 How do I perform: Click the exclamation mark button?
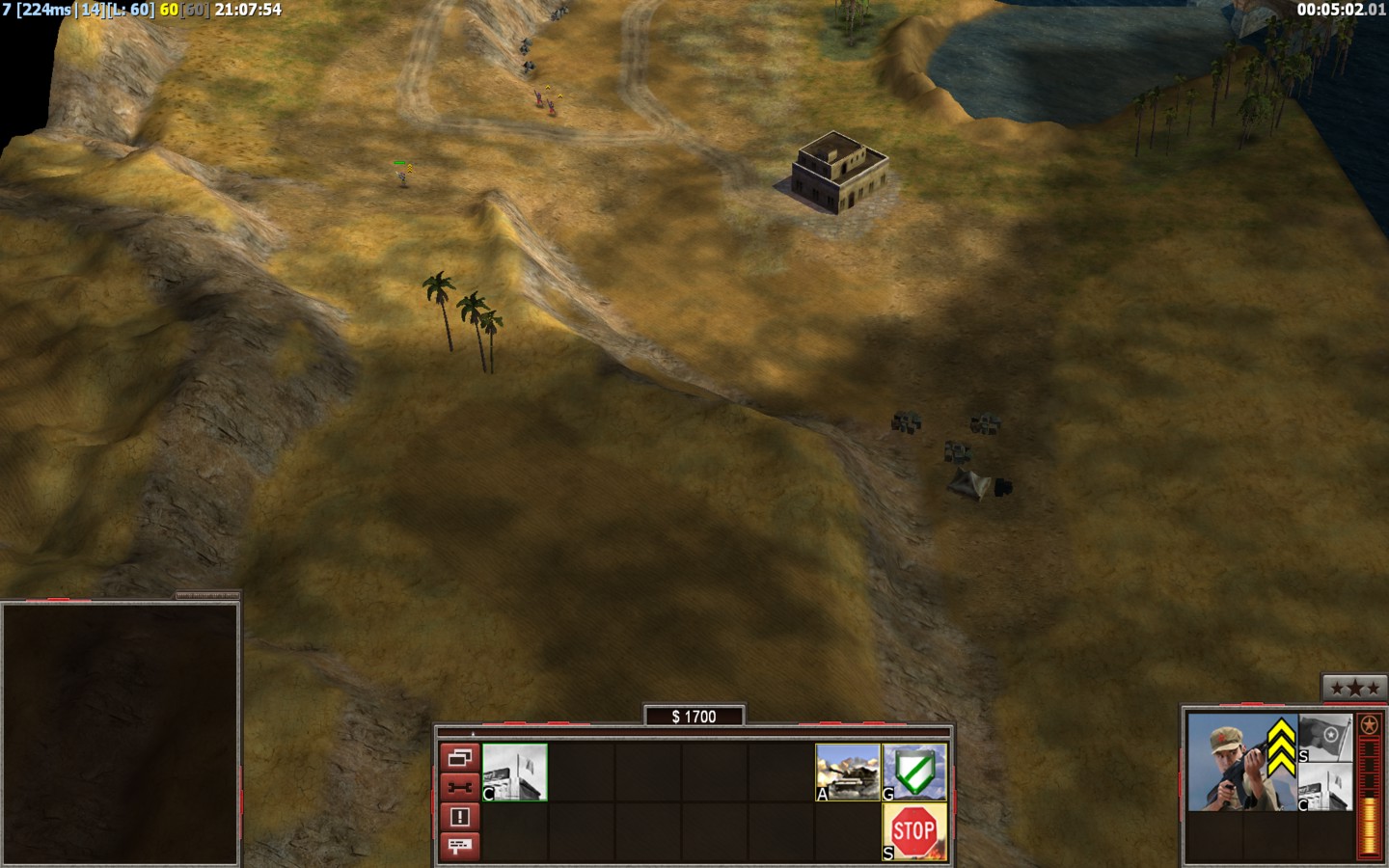(459, 817)
